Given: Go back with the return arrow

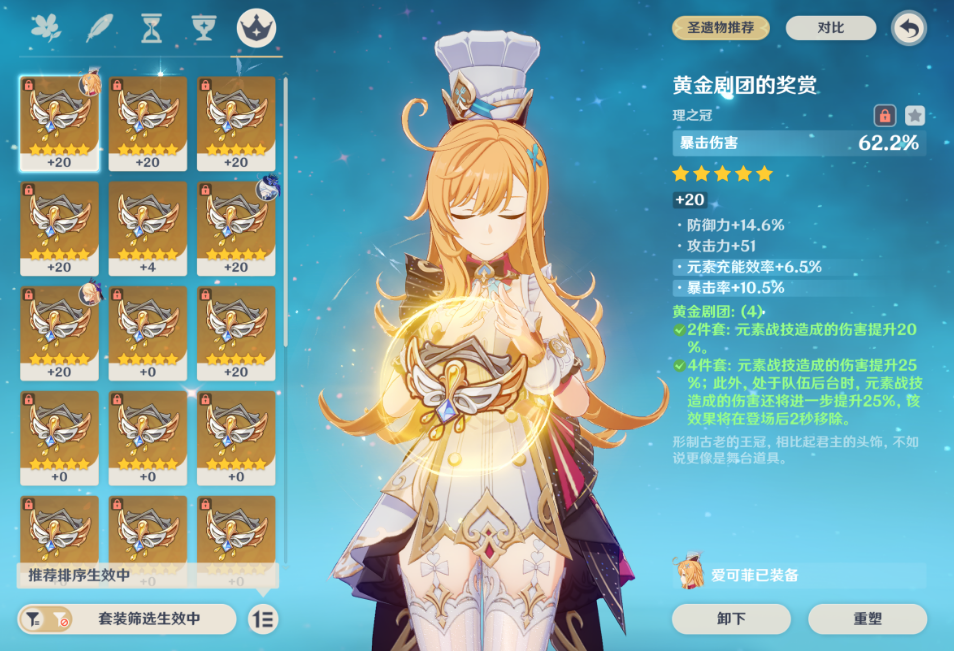Looking at the screenshot, I should click(x=908, y=28).
